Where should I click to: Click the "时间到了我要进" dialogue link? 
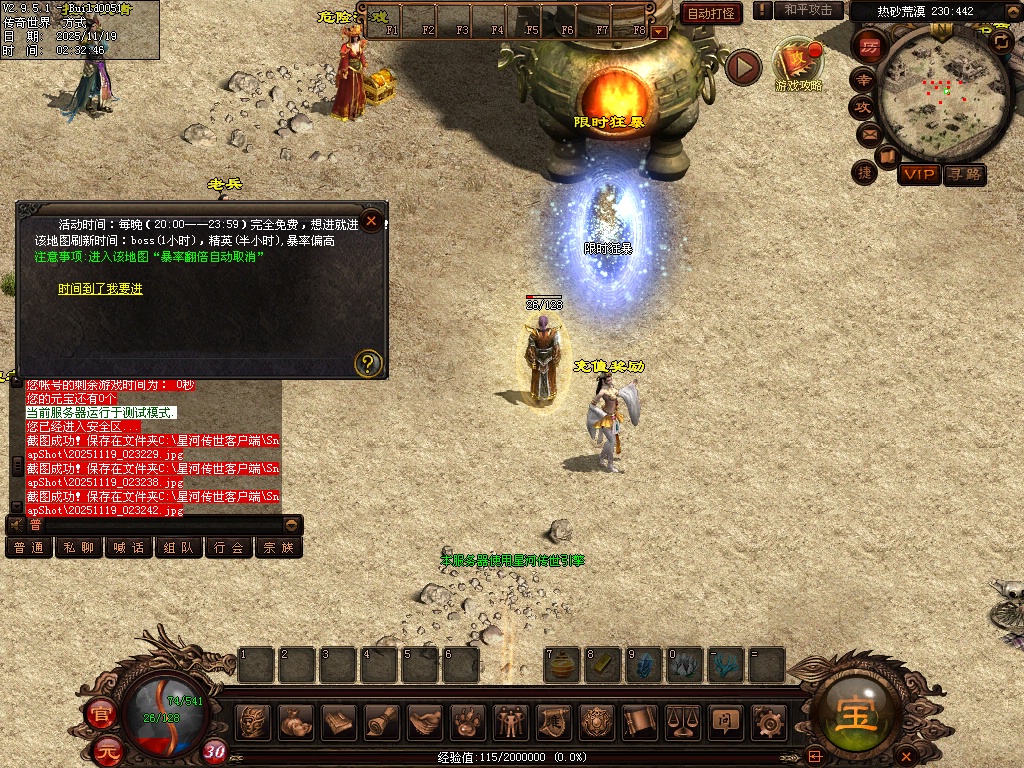tap(100, 289)
